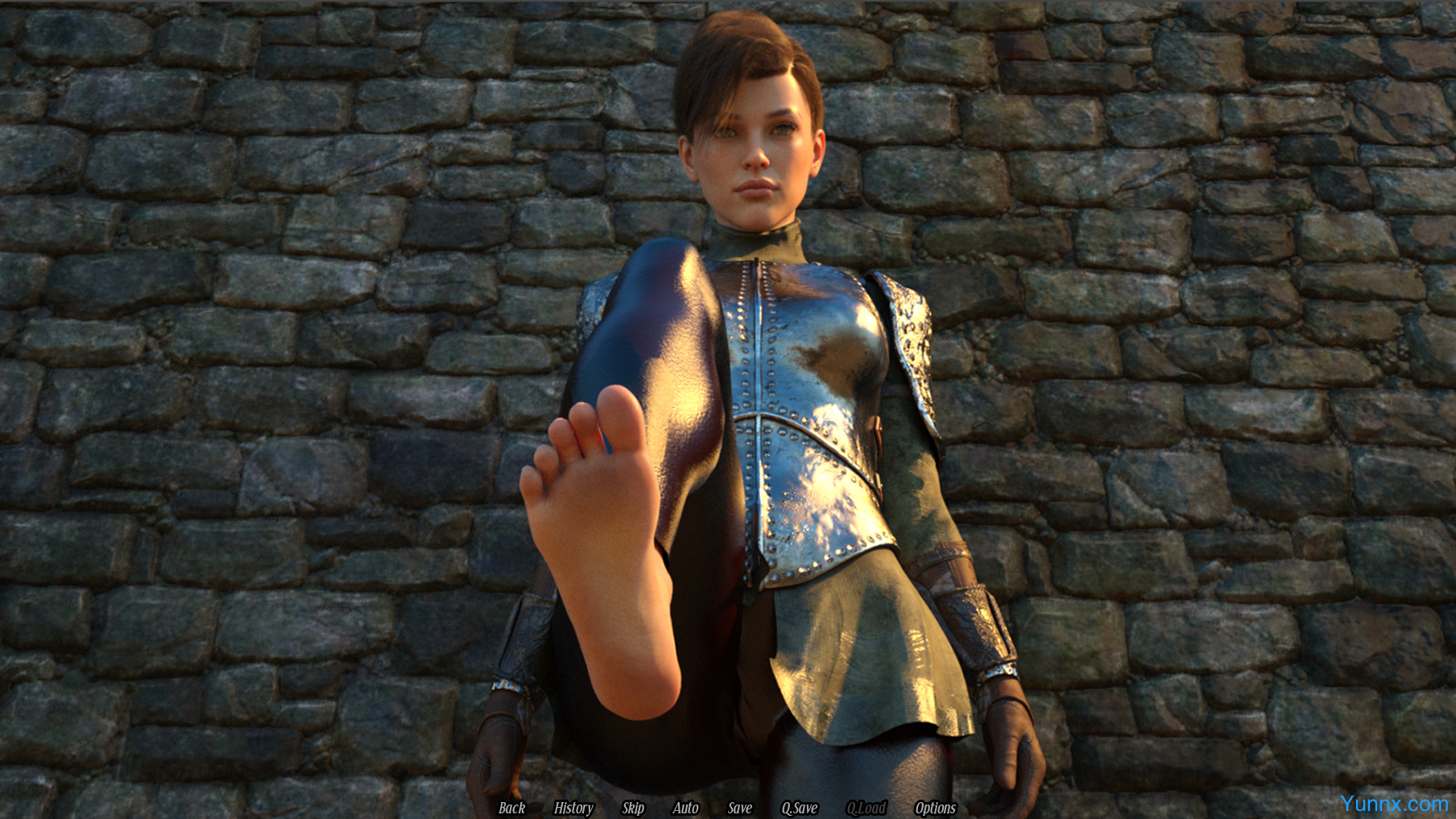Choose Q.Load to quick load
Viewport: 1456px width, 819px height.
(x=866, y=808)
